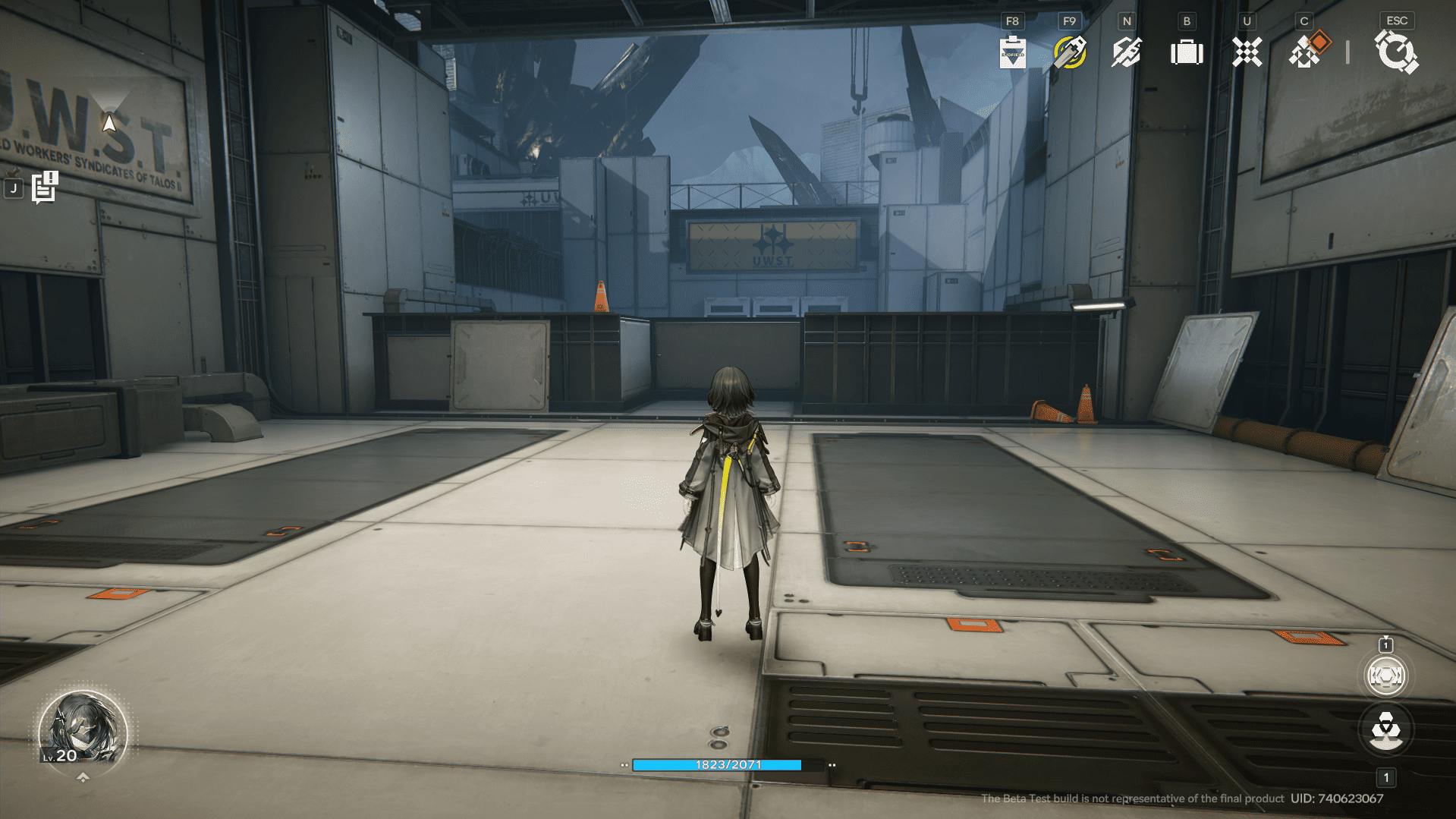Open the checkered X-shaped icon
The height and width of the screenshot is (819, 1456).
point(1247,52)
